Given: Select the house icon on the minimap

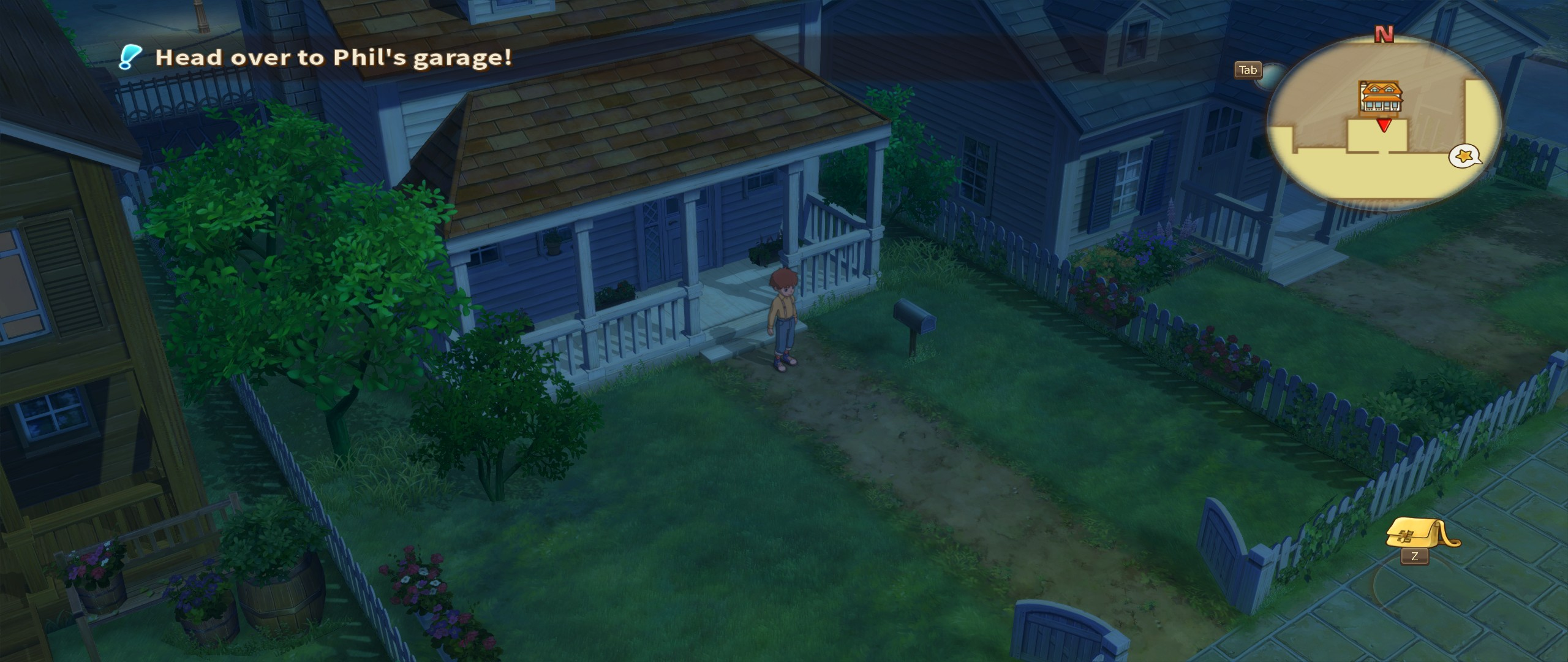Looking at the screenshot, I should tap(1381, 96).
